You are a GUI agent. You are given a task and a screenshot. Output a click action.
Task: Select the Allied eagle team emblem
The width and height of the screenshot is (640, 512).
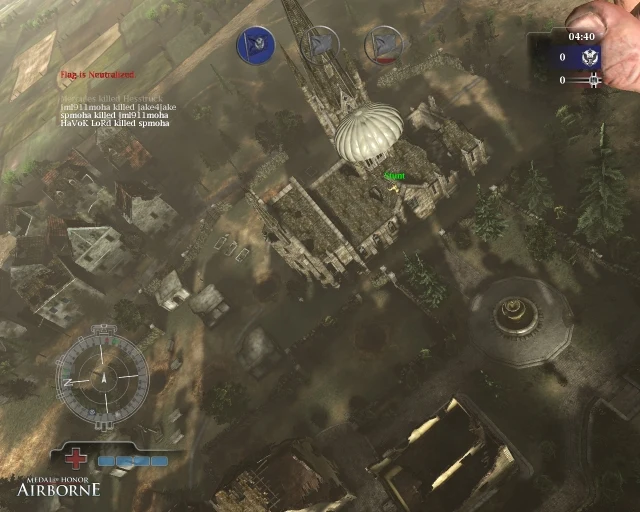click(x=588, y=57)
